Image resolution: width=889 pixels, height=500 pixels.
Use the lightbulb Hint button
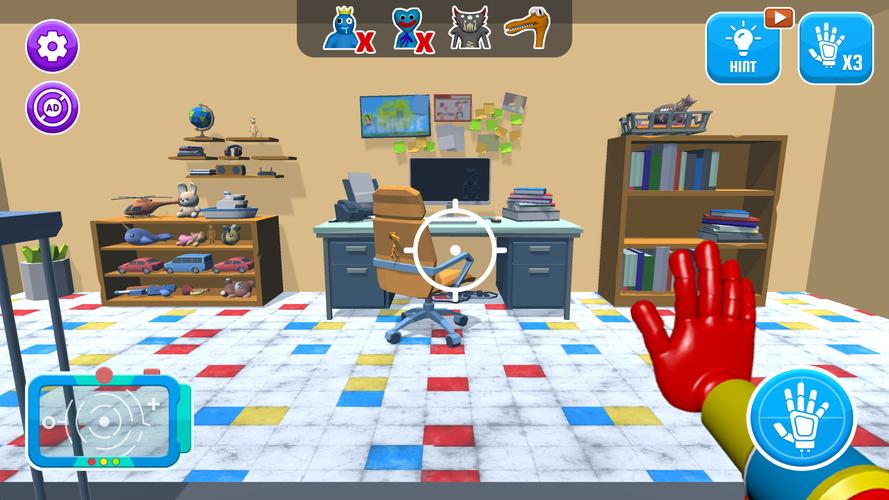coord(743,48)
